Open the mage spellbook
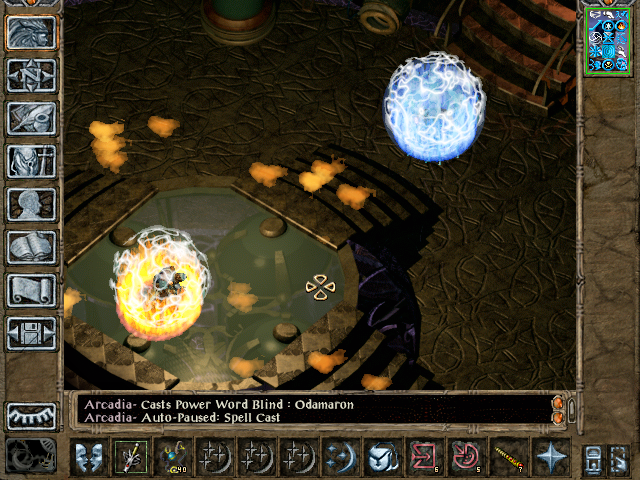The width and height of the screenshot is (640, 480). tap(32, 247)
